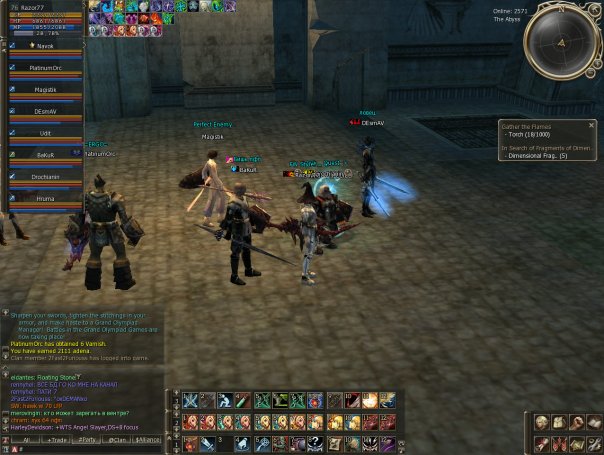Target party member DEsmAV

(45, 112)
